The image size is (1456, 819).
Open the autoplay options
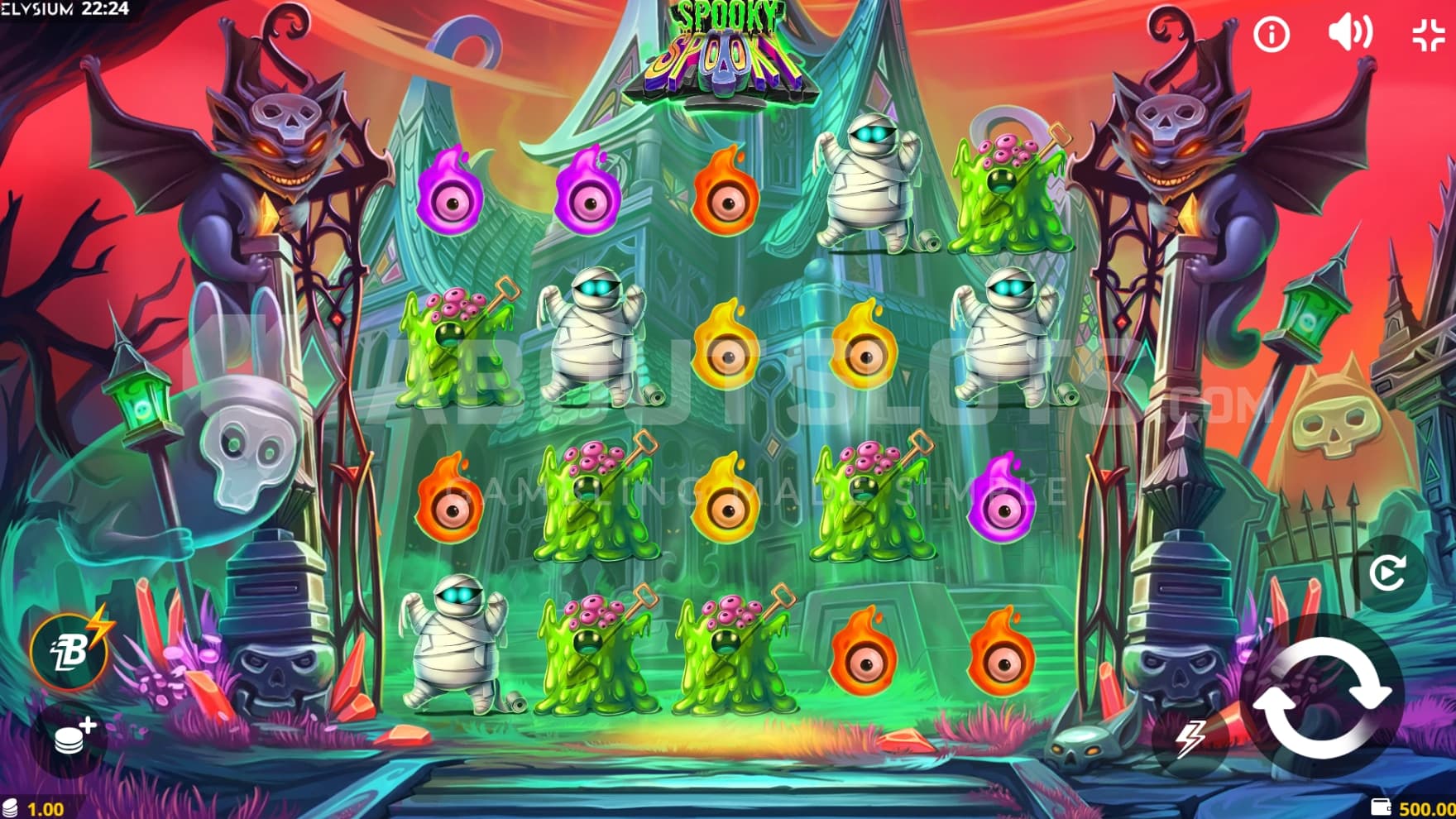[1387, 572]
